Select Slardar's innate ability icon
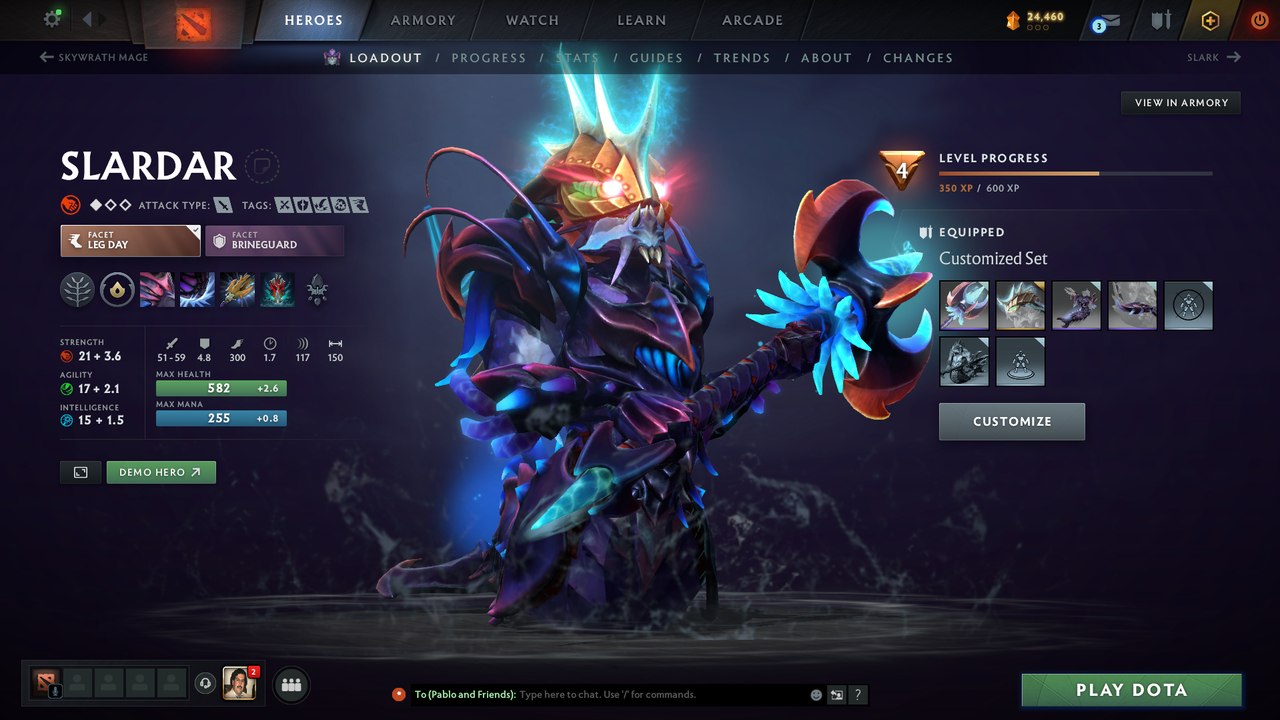This screenshot has height=720, width=1280. (x=117, y=289)
